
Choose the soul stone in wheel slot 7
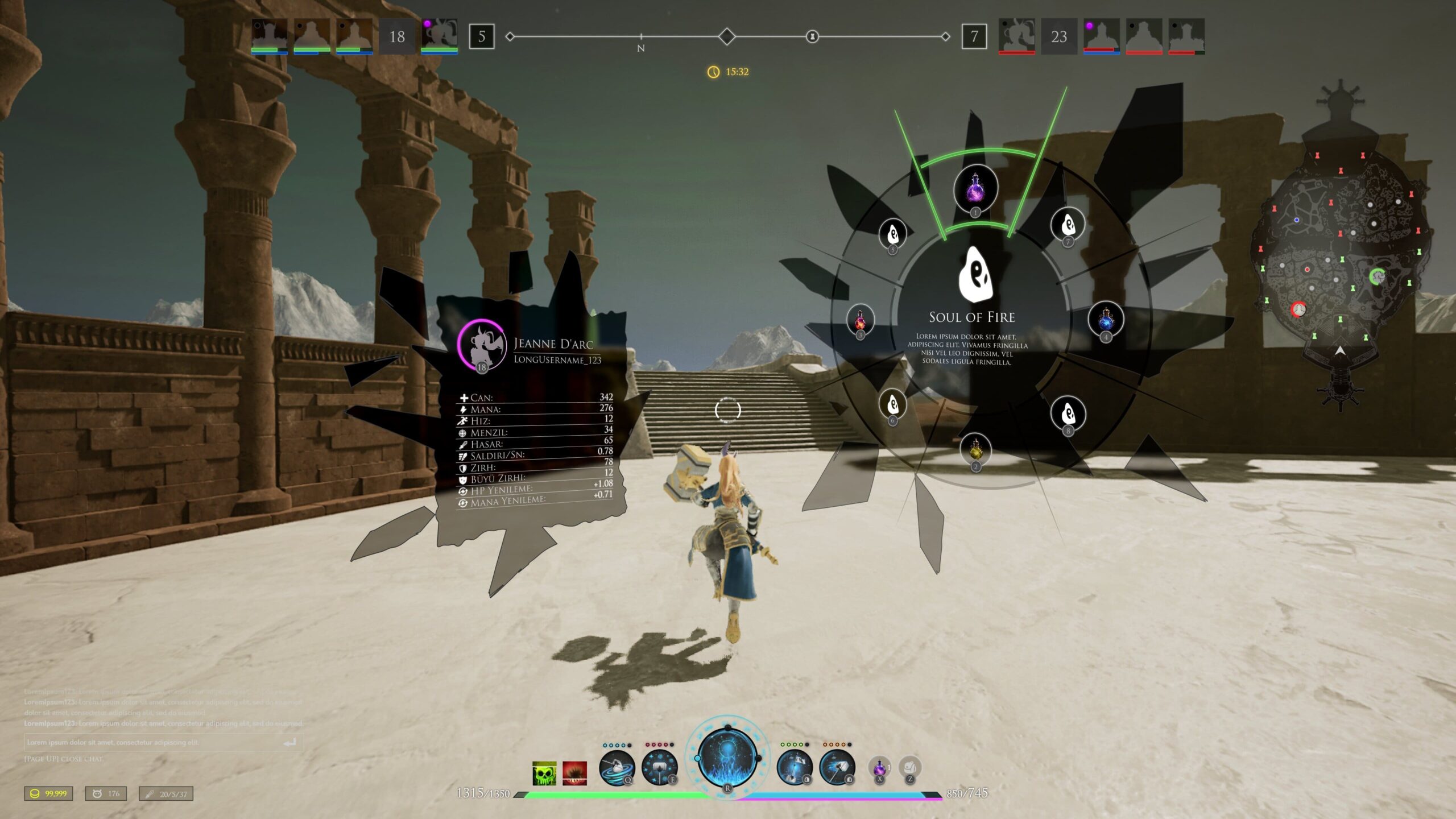(1068, 224)
